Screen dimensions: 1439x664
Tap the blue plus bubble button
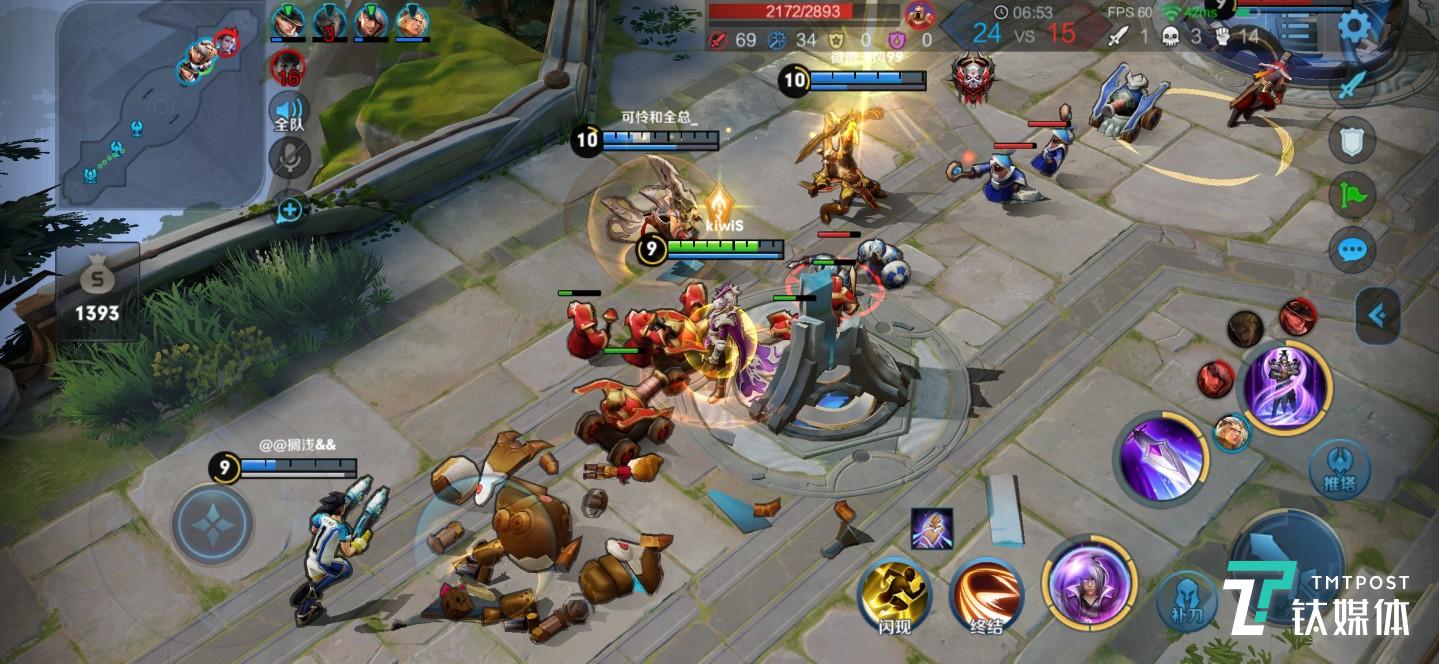coord(290,210)
